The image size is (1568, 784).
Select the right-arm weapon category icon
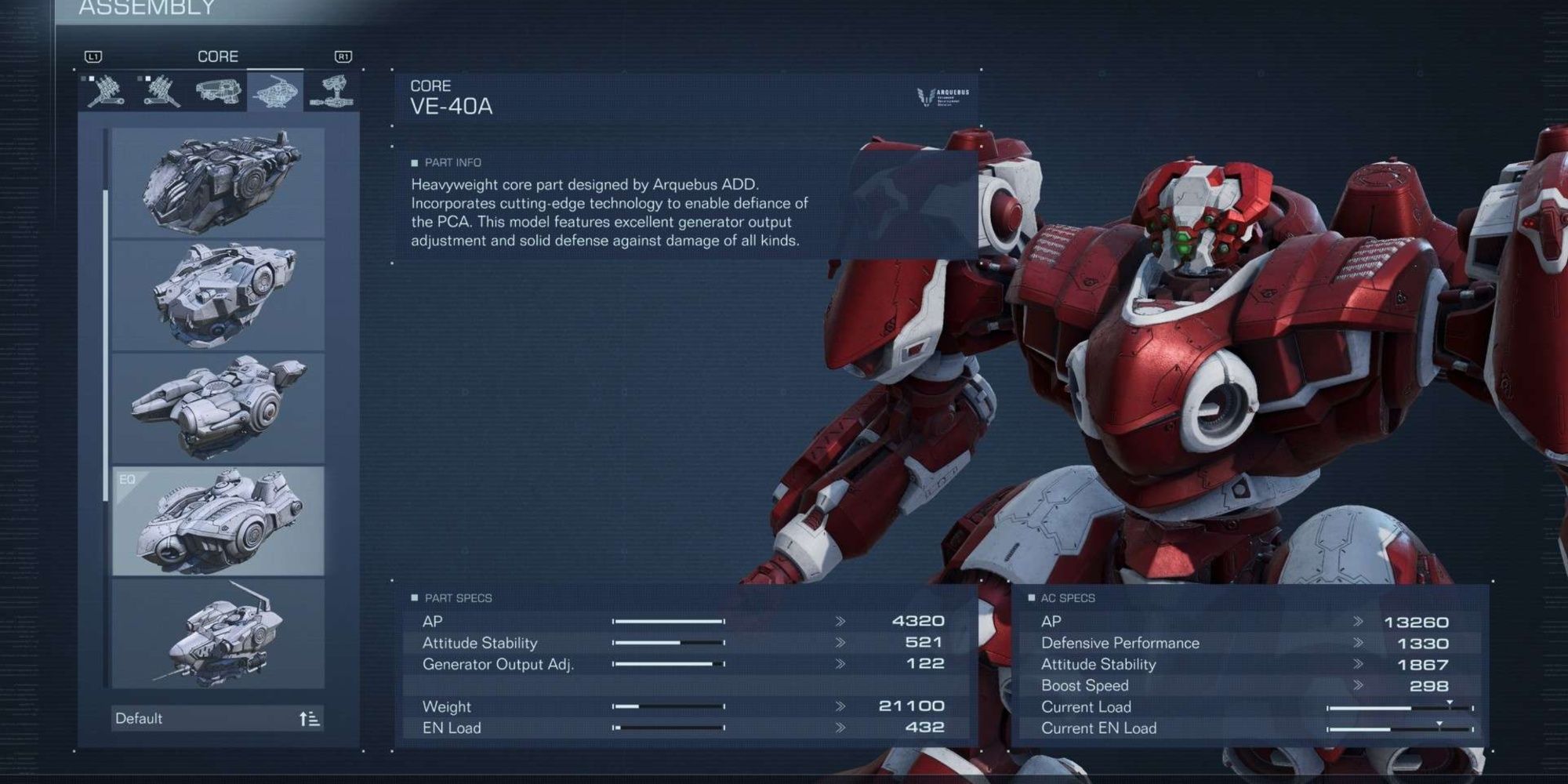coord(106,90)
